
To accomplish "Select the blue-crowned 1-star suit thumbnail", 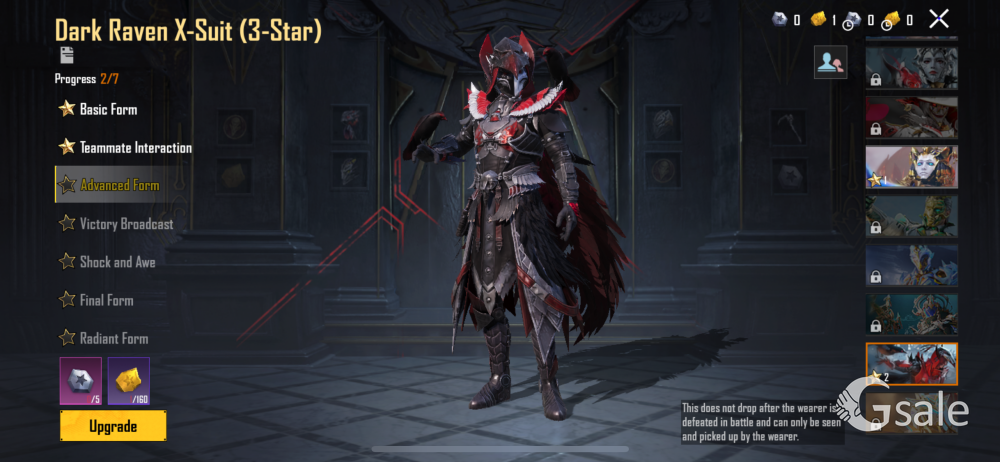I will pyautogui.click(x=911, y=167).
